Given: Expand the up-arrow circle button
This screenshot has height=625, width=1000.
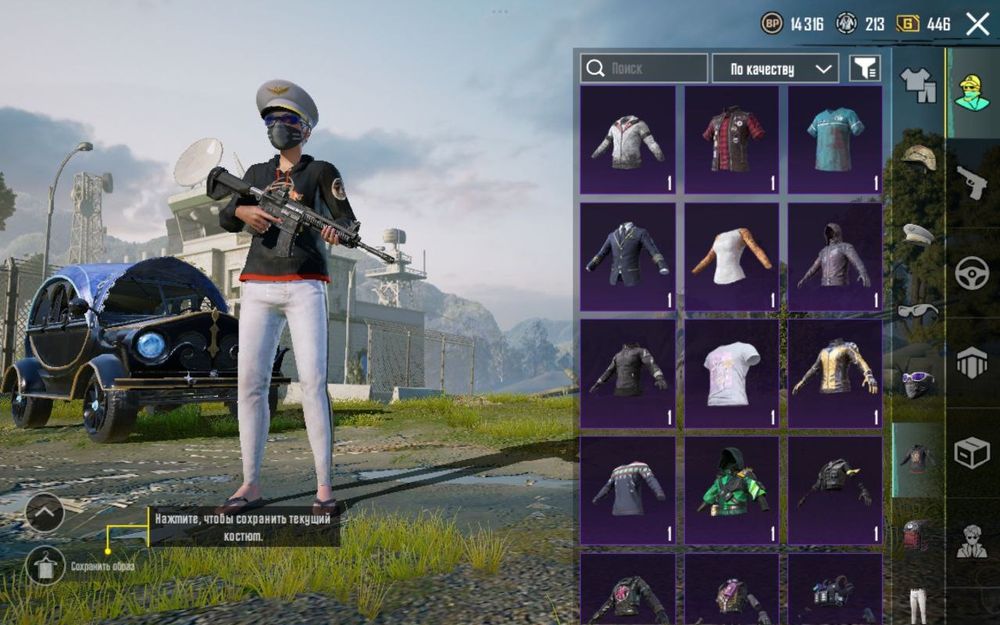Looking at the screenshot, I should [x=45, y=513].
